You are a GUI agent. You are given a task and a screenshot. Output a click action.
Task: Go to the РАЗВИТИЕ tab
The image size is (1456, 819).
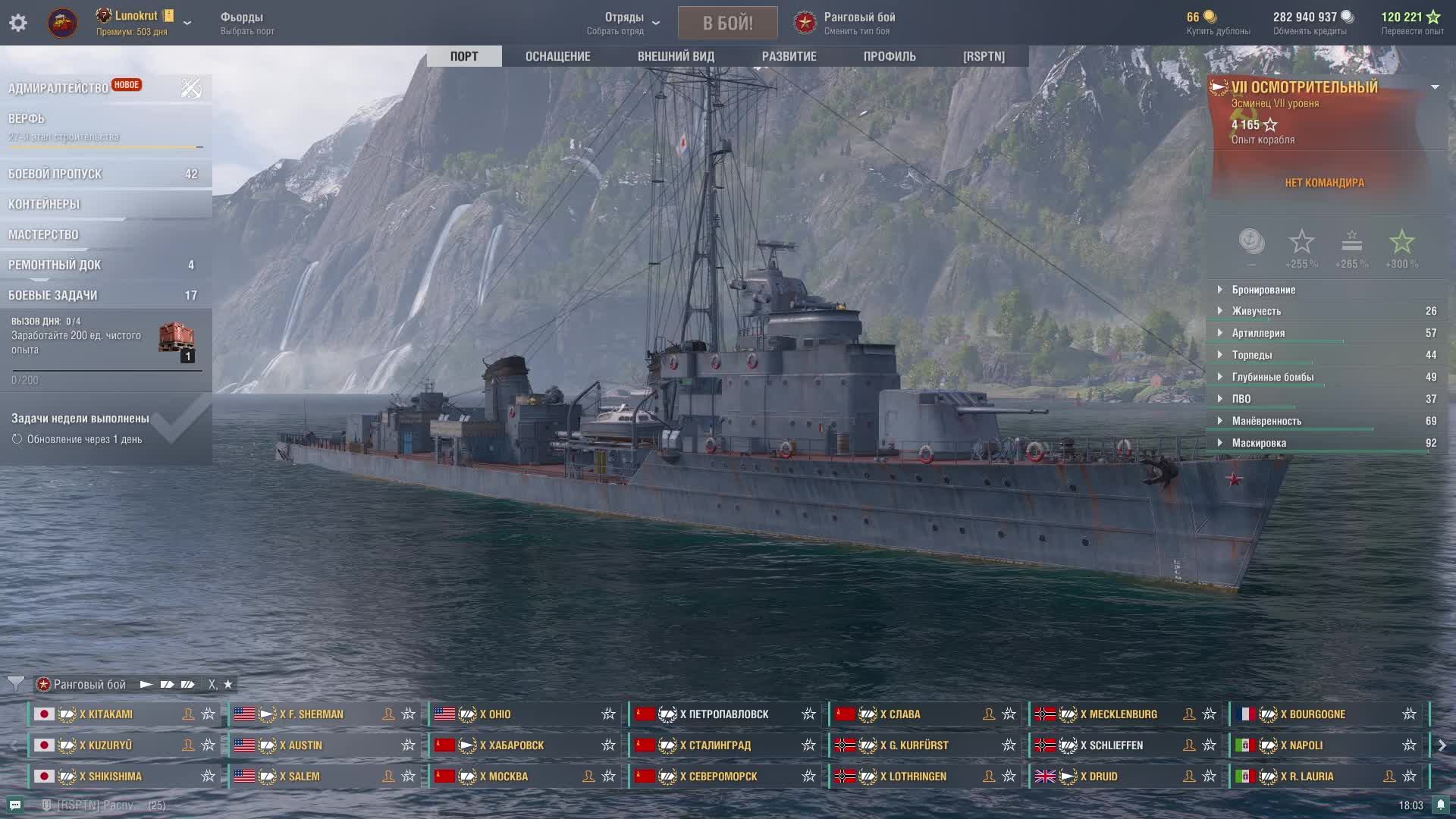click(789, 56)
